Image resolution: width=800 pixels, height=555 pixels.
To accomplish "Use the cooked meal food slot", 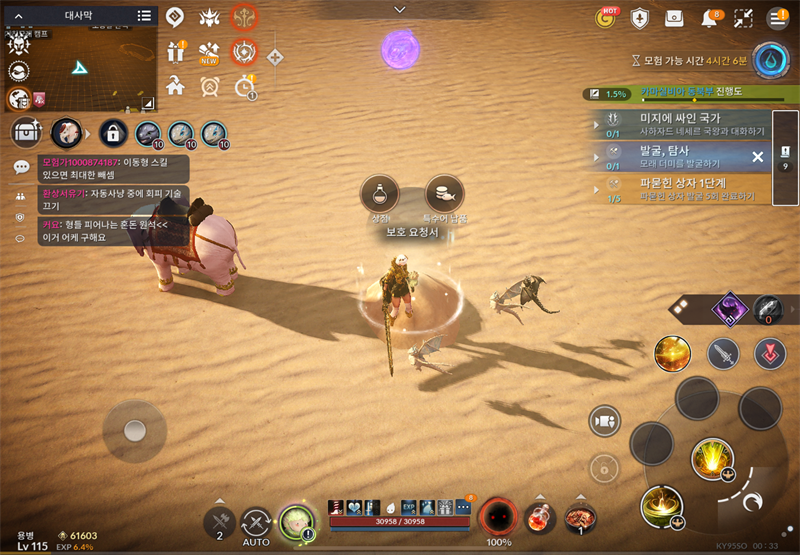I will pyautogui.click(x=580, y=518).
